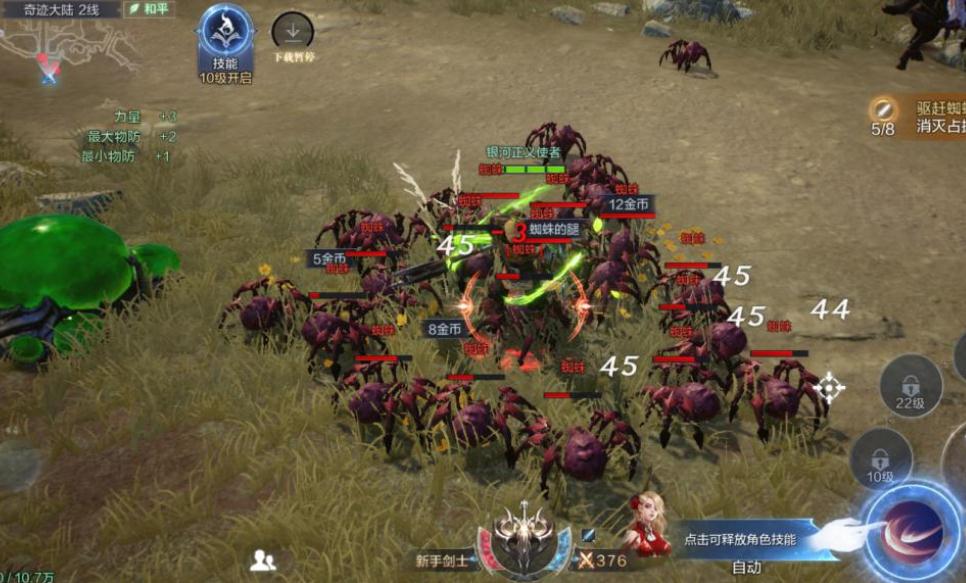Click the blonde female character portrait
Viewport: 966px width, 583px height.
click(648, 525)
